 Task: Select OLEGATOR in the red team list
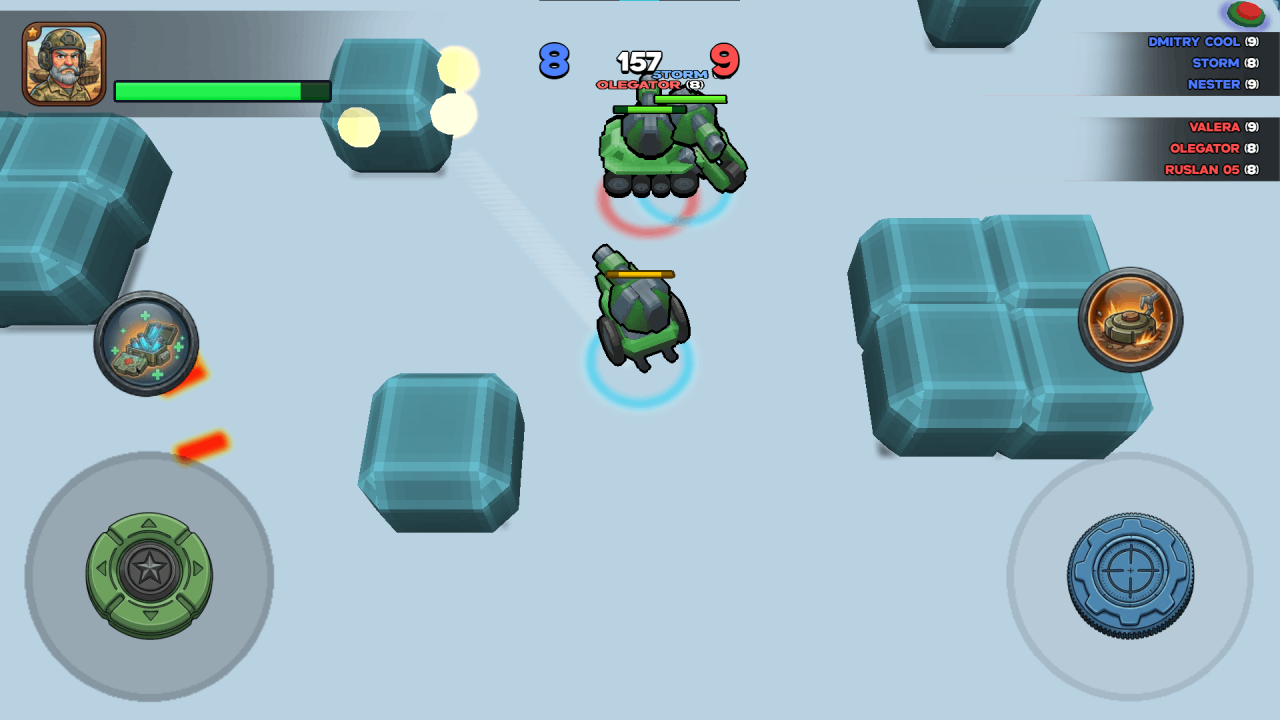(x=1204, y=148)
